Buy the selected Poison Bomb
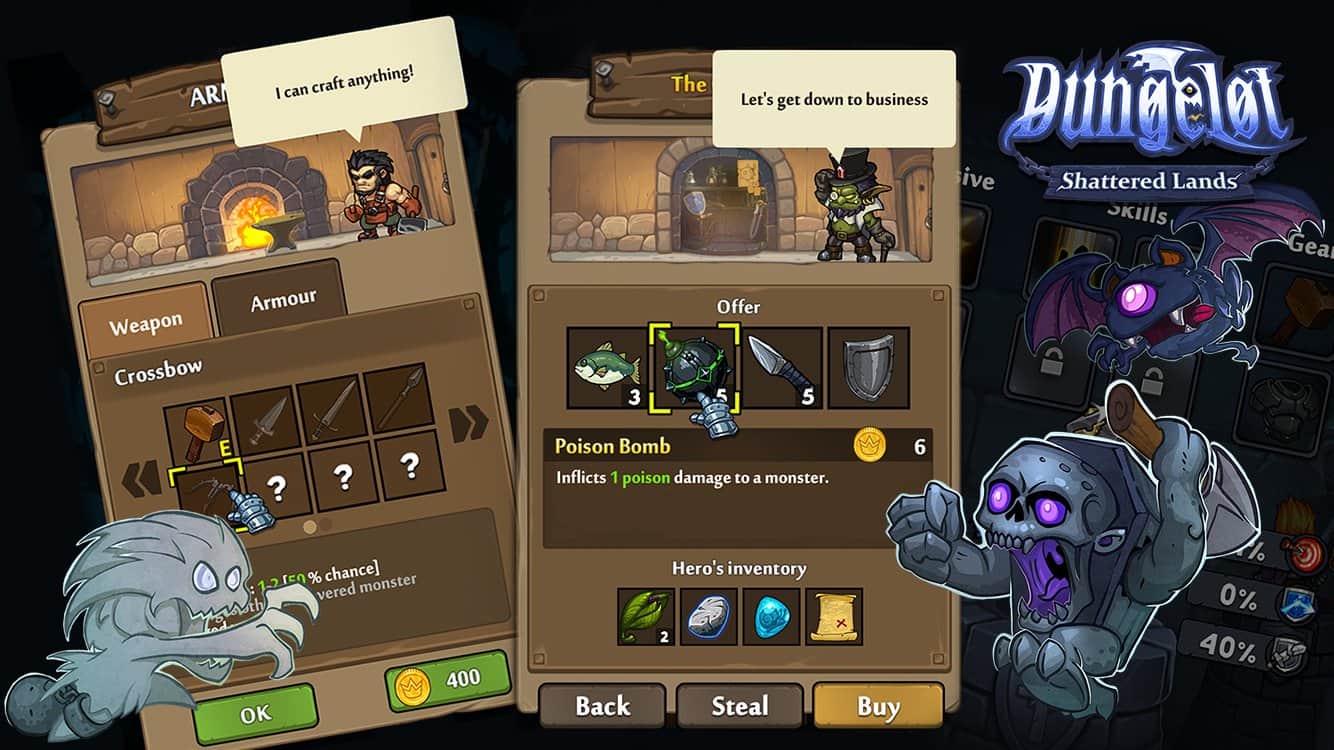 click(x=877, y=707)
